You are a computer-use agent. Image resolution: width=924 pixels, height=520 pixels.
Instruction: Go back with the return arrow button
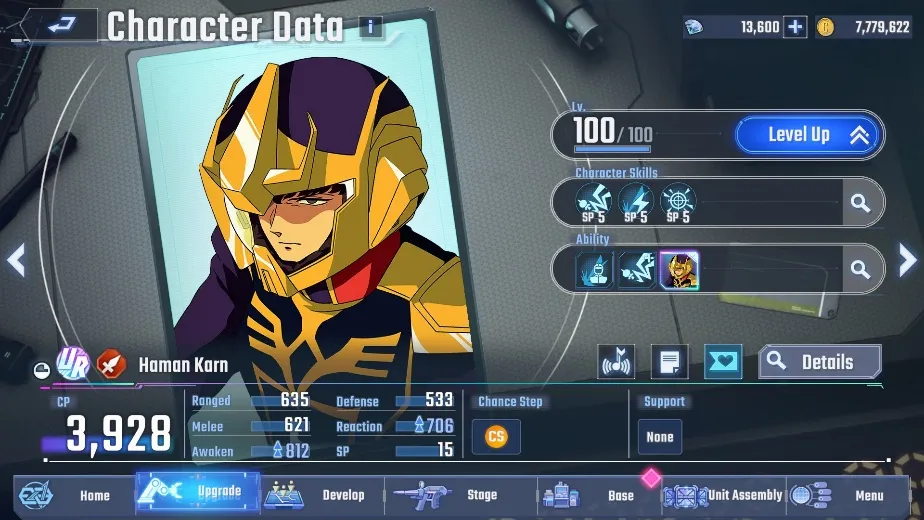(x=56, y=26)
